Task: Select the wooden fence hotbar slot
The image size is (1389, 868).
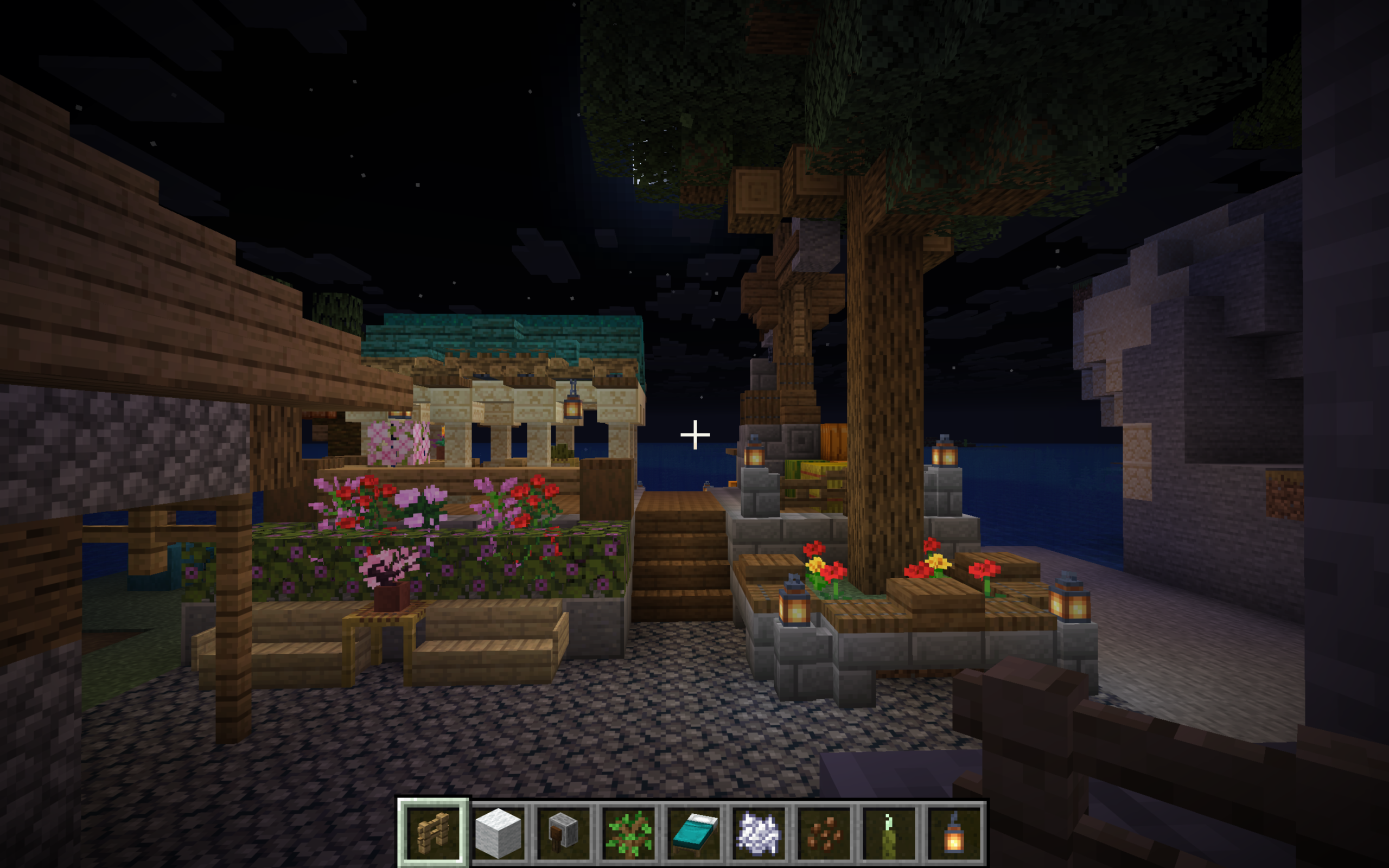Action: tap(434, 832)
